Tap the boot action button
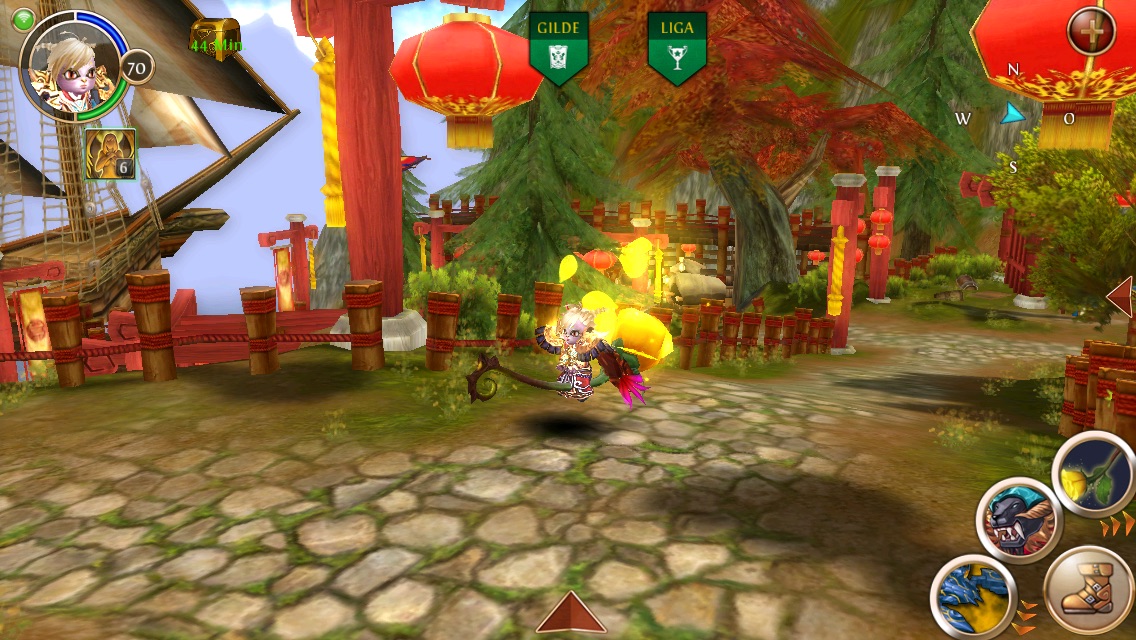 point(1088,590)
